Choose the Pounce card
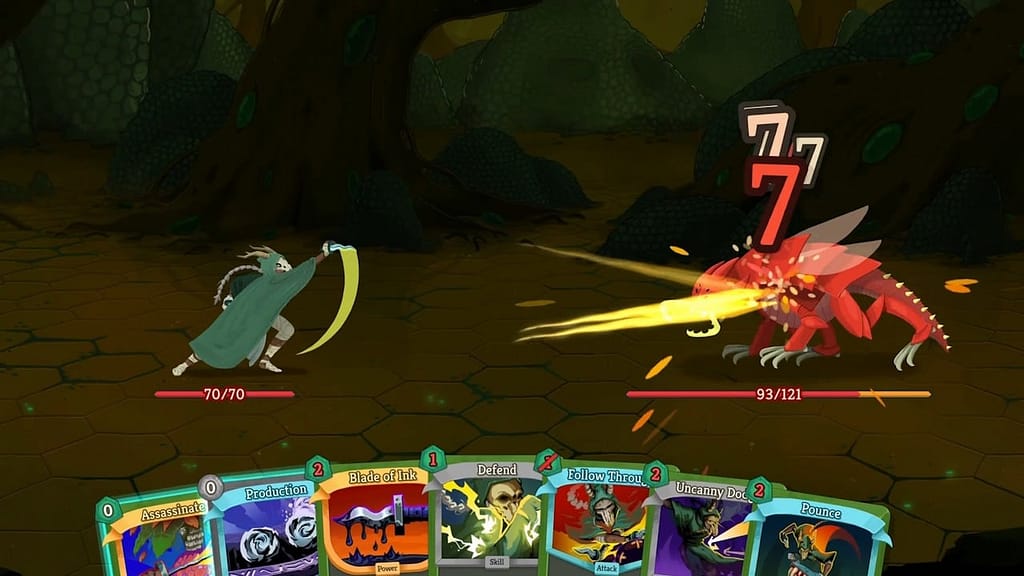 click(815, 540)
